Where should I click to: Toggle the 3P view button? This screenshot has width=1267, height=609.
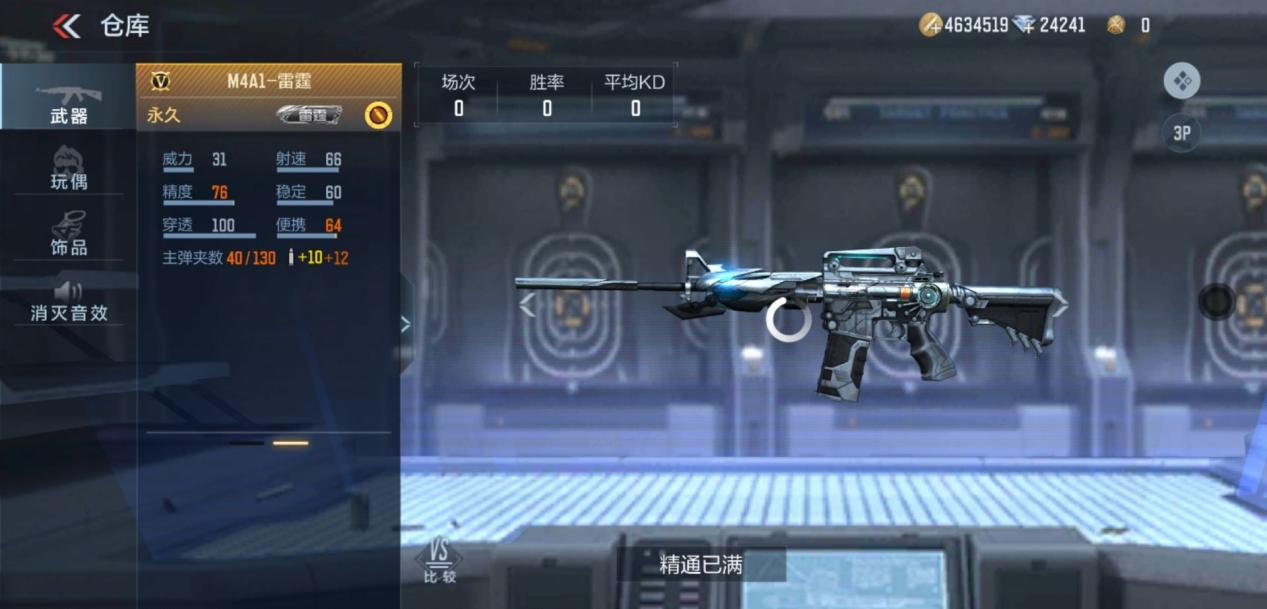pyautogui.click(x=1181, y=134)
